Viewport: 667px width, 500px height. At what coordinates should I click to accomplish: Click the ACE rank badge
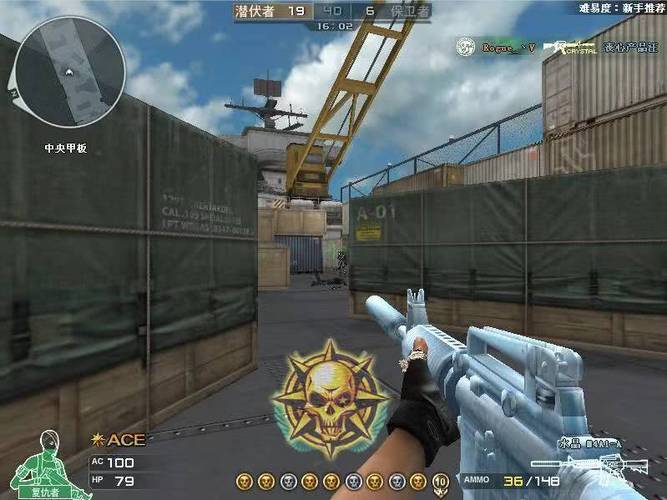coord(119,439)
